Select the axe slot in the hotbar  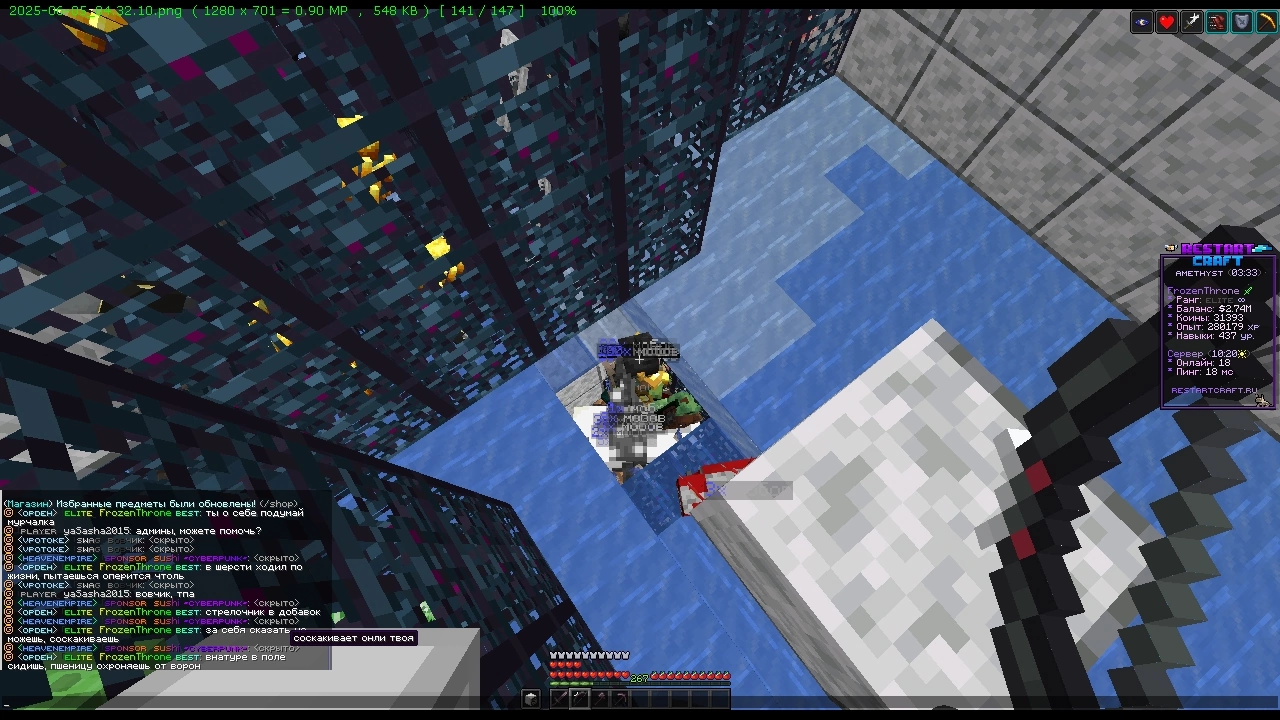pos(600,698)
